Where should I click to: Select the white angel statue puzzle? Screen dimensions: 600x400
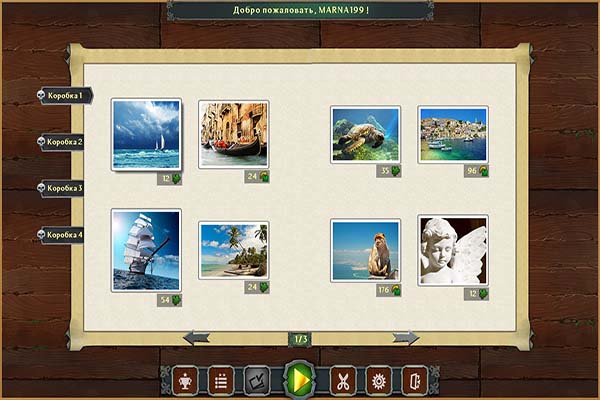point(452,250)
